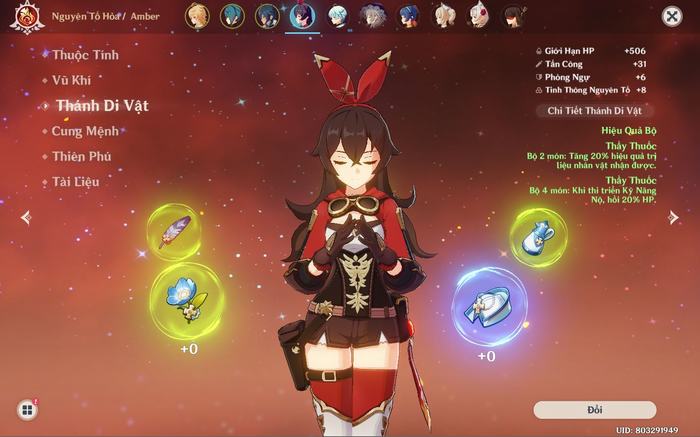The image size is (700, 437).
Task: Open the Tài Liệu profile page
Action: point(76,182)
